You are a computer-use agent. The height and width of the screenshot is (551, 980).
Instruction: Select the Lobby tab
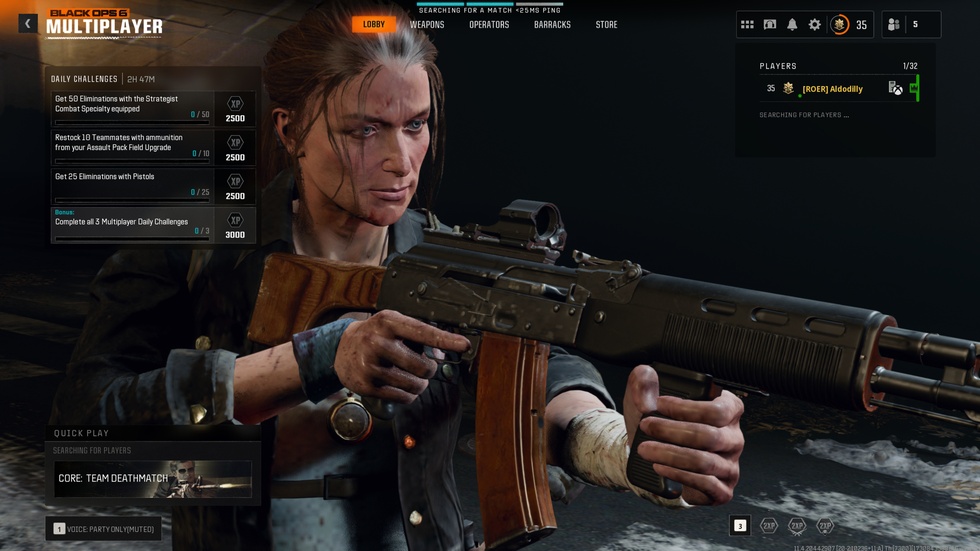[x=374, y=24]
